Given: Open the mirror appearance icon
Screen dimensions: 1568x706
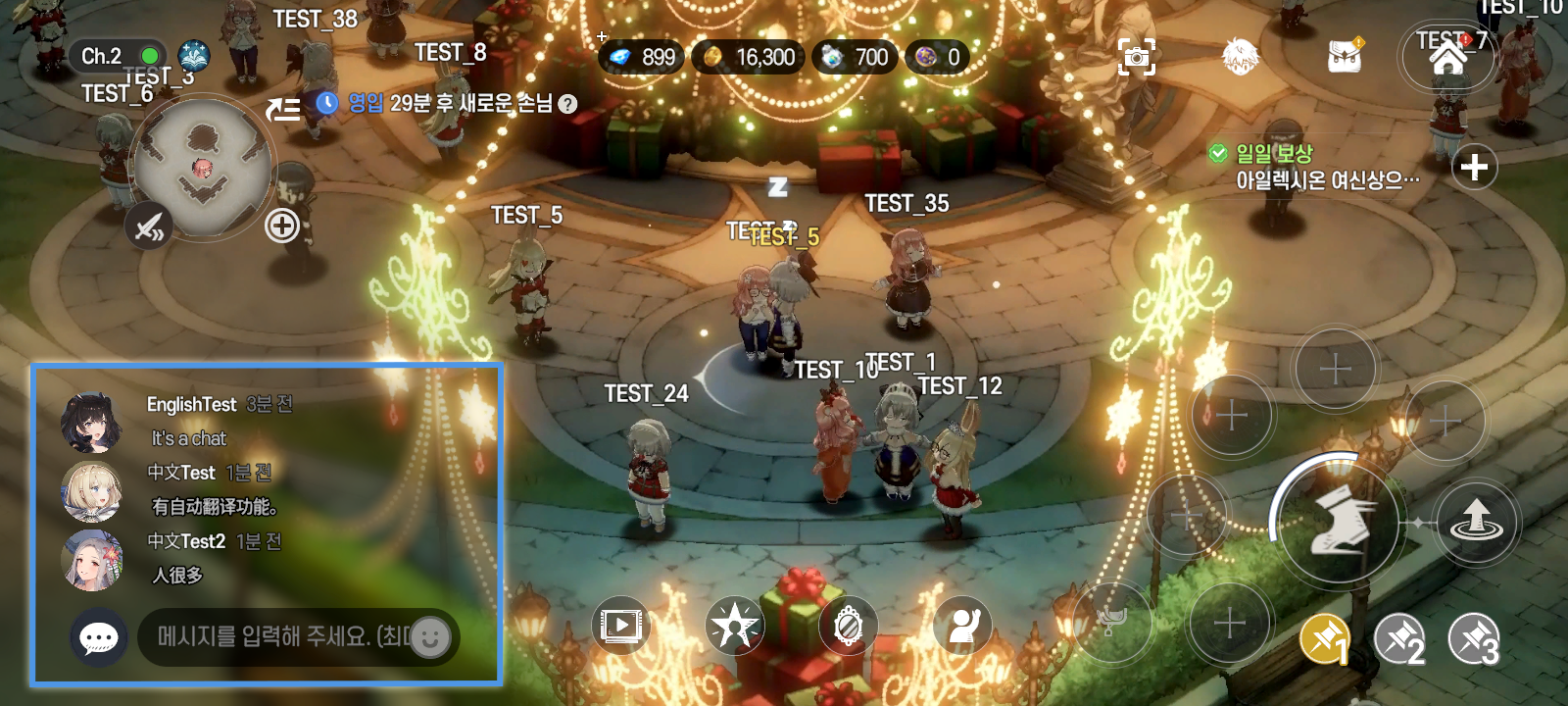Looking at the screenshot, I should pyautogui.click(x=849, y=628).
